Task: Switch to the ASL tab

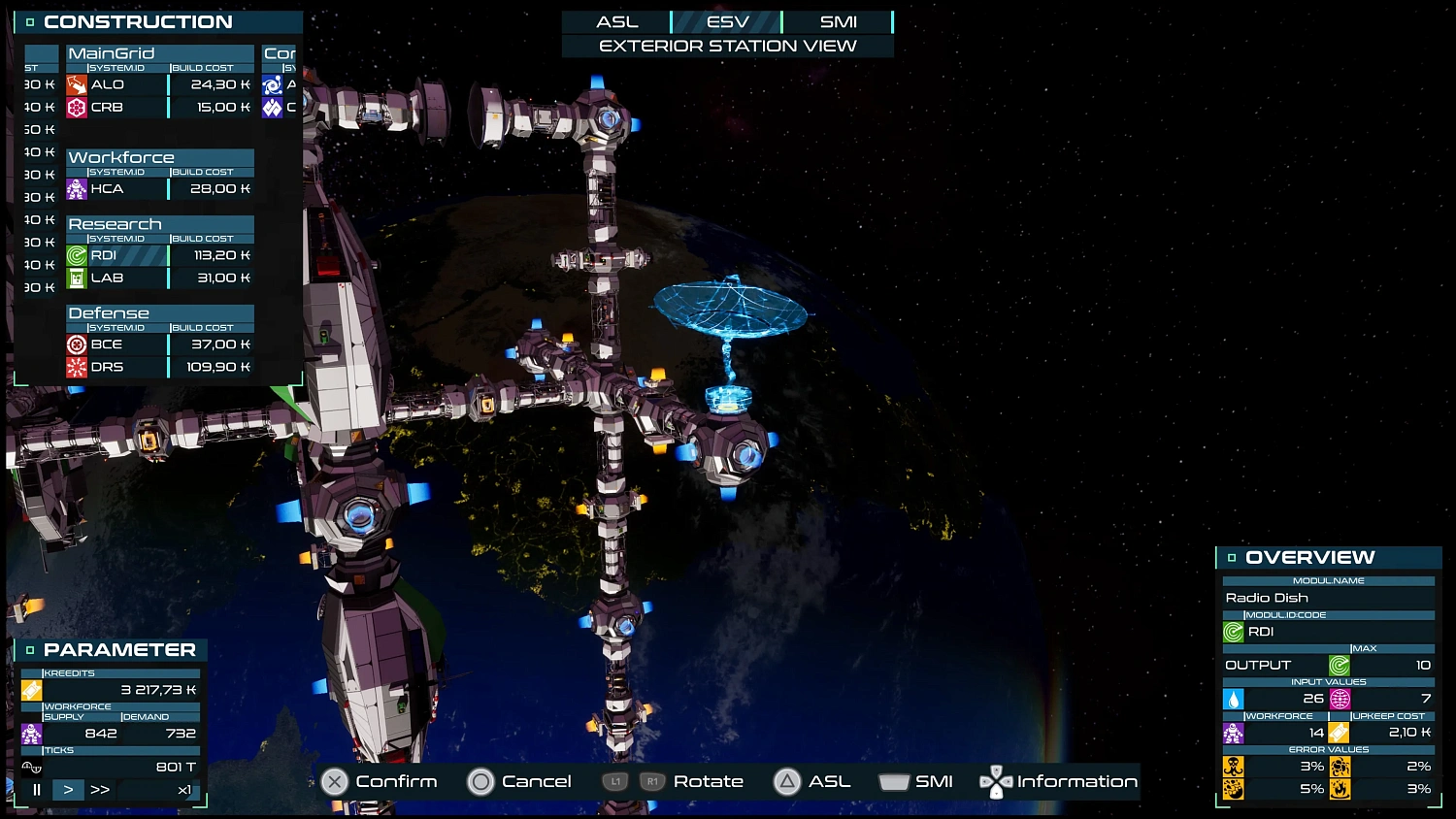Action: (617, 21)
